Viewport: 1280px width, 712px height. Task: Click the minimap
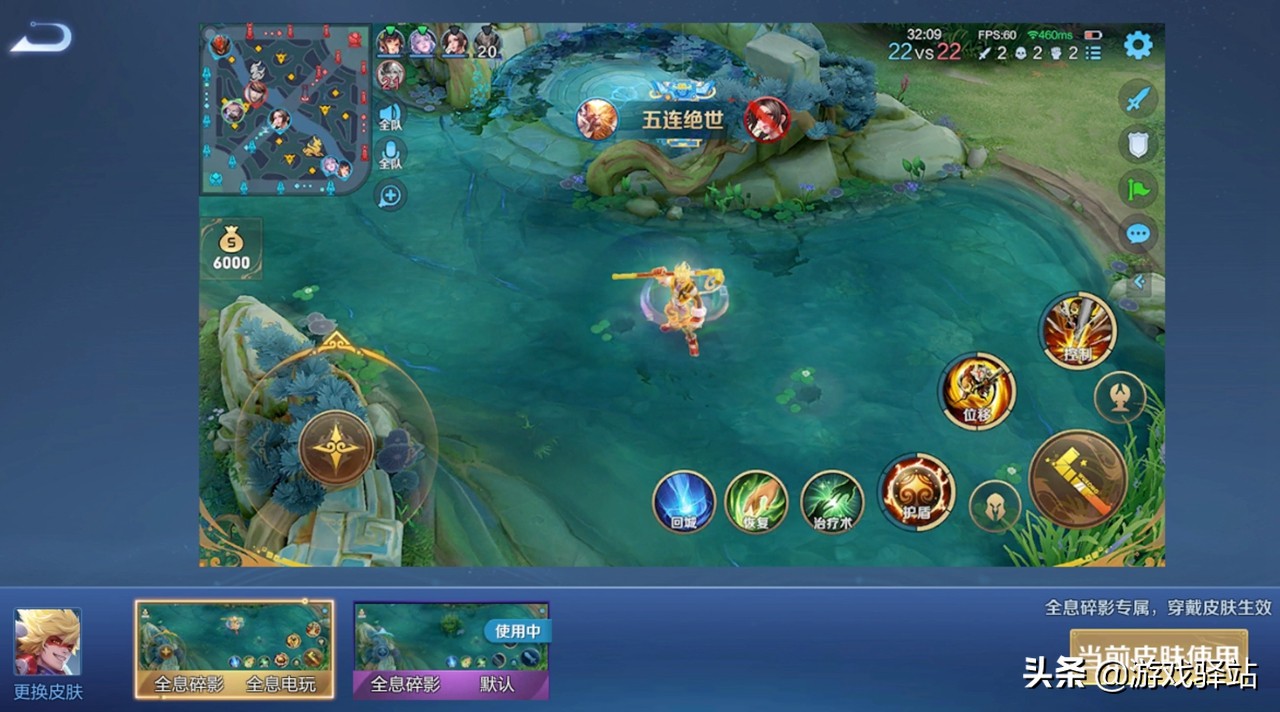pos(284,108)
